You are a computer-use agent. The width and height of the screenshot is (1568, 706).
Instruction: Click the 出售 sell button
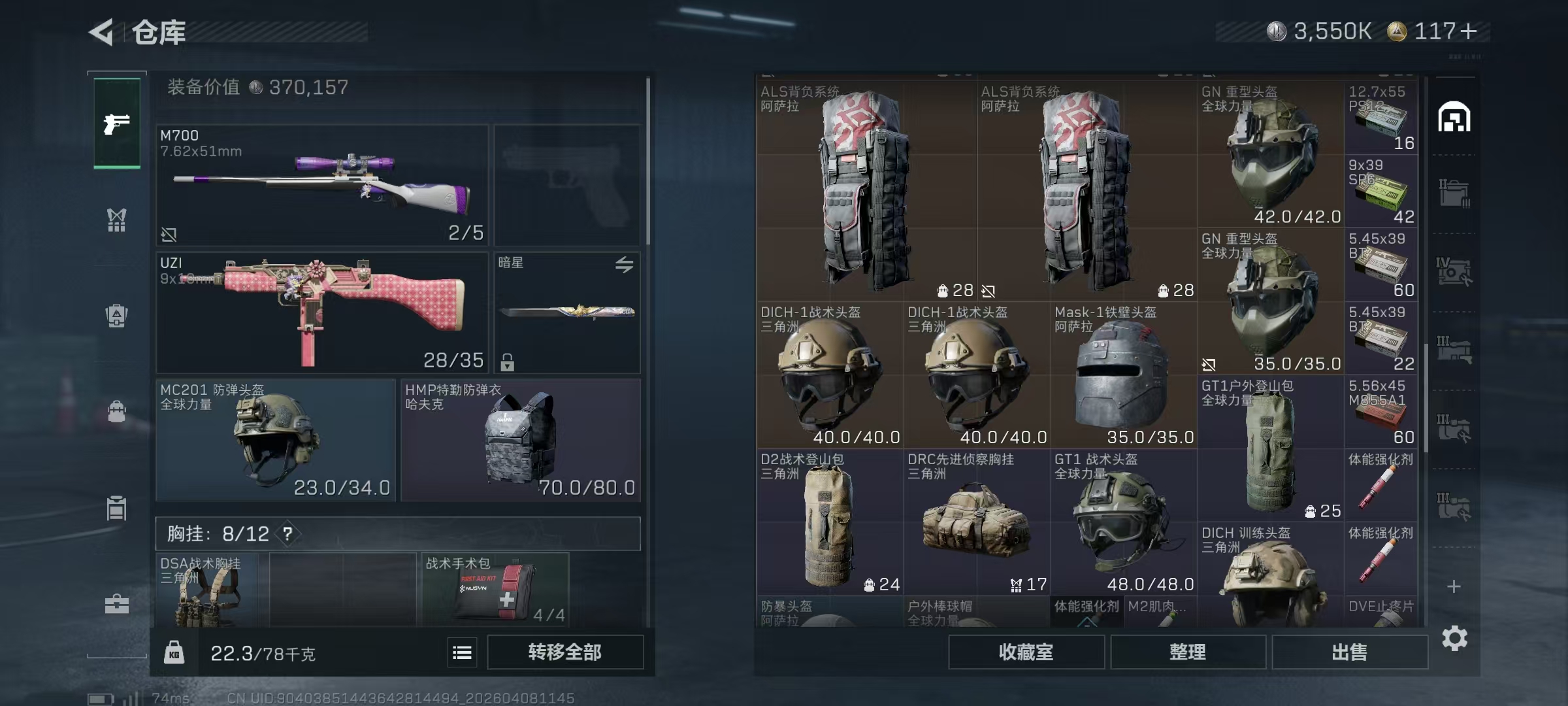1349,652
